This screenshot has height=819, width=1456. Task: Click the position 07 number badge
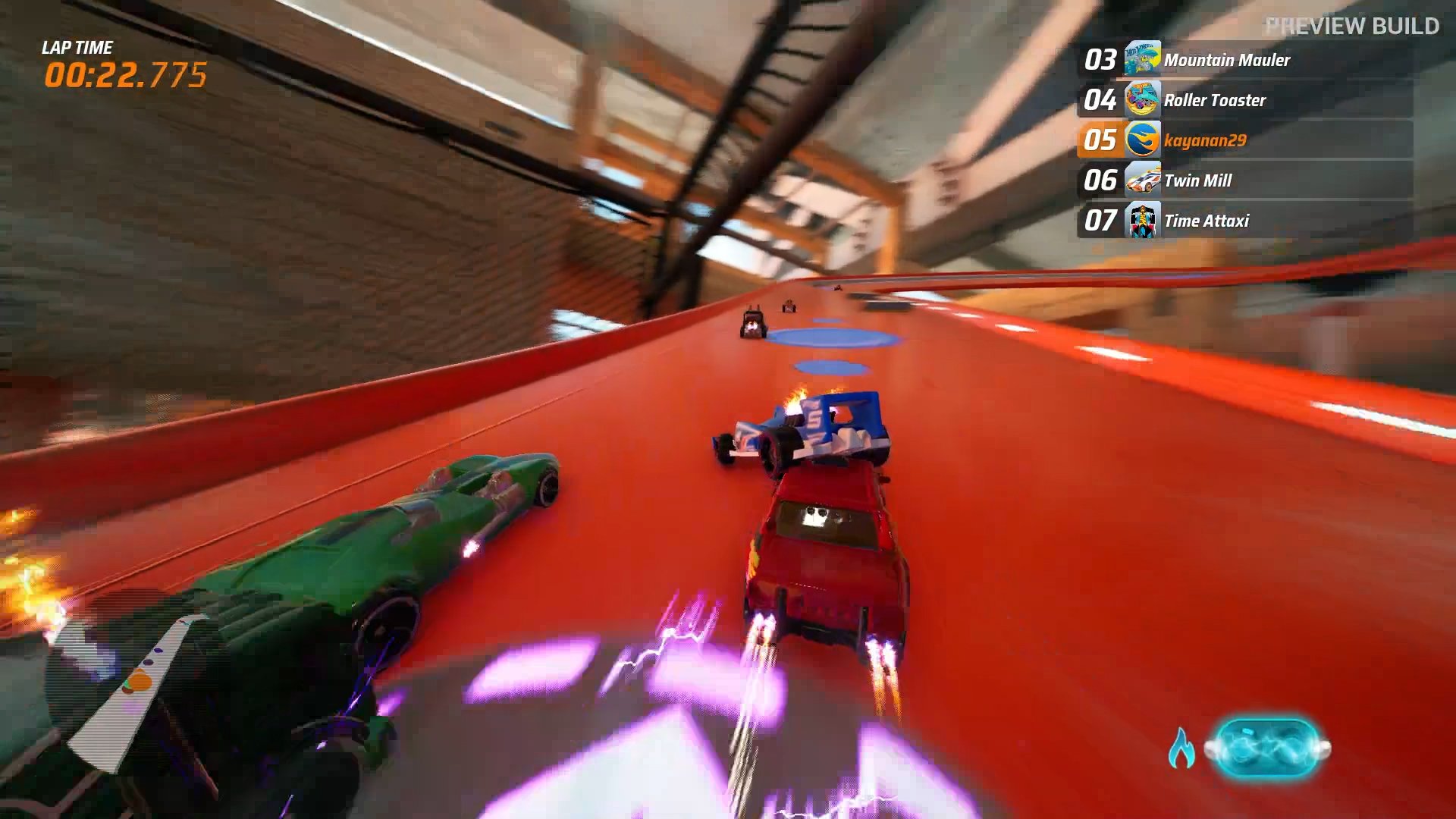1100,221
